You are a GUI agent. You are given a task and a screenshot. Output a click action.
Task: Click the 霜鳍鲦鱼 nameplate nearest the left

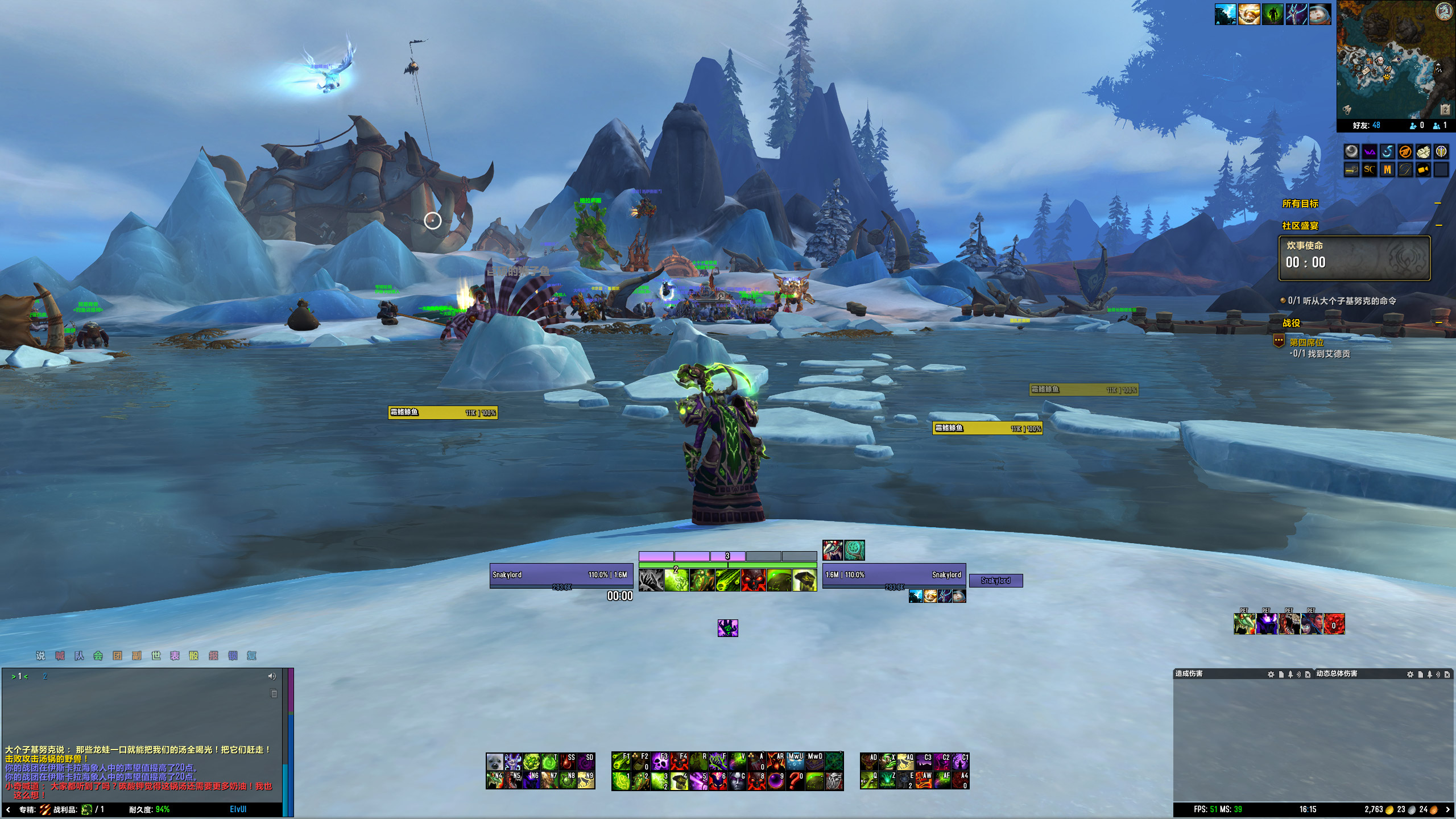pos(442,412)
